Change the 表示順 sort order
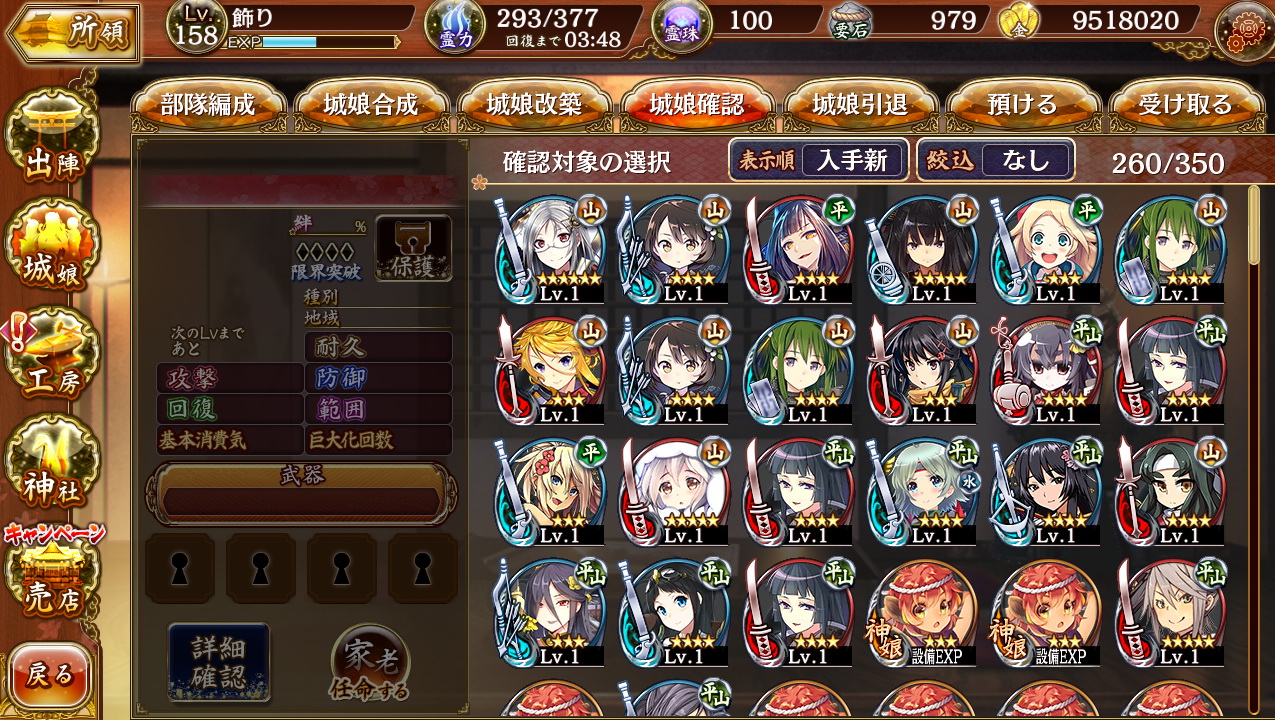The height and width of the screenshot is (720, 1275). 818,160
